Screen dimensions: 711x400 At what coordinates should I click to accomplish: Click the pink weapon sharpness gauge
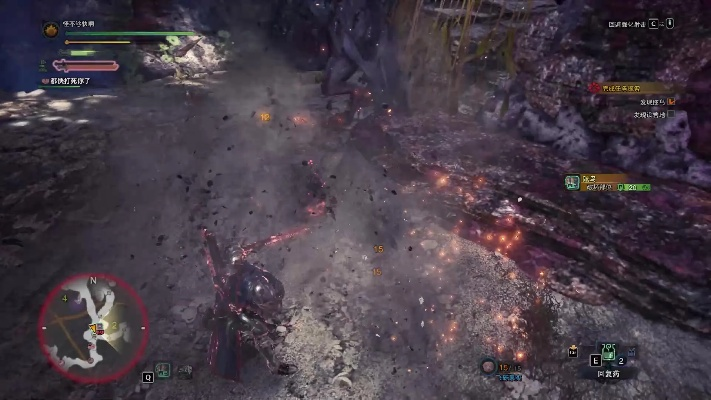pos(84,66)
